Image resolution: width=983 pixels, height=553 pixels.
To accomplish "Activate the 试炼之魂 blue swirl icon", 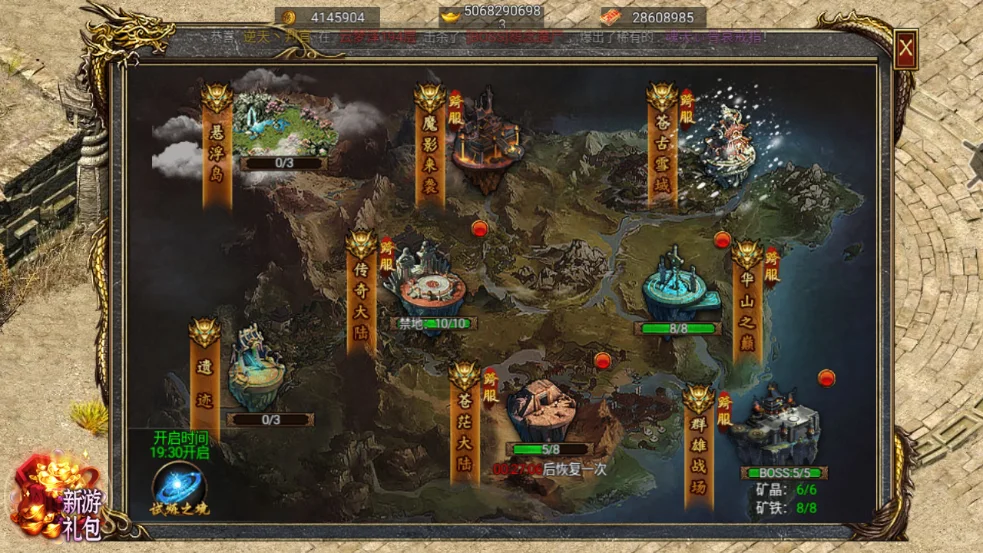I will coord(179,487).
